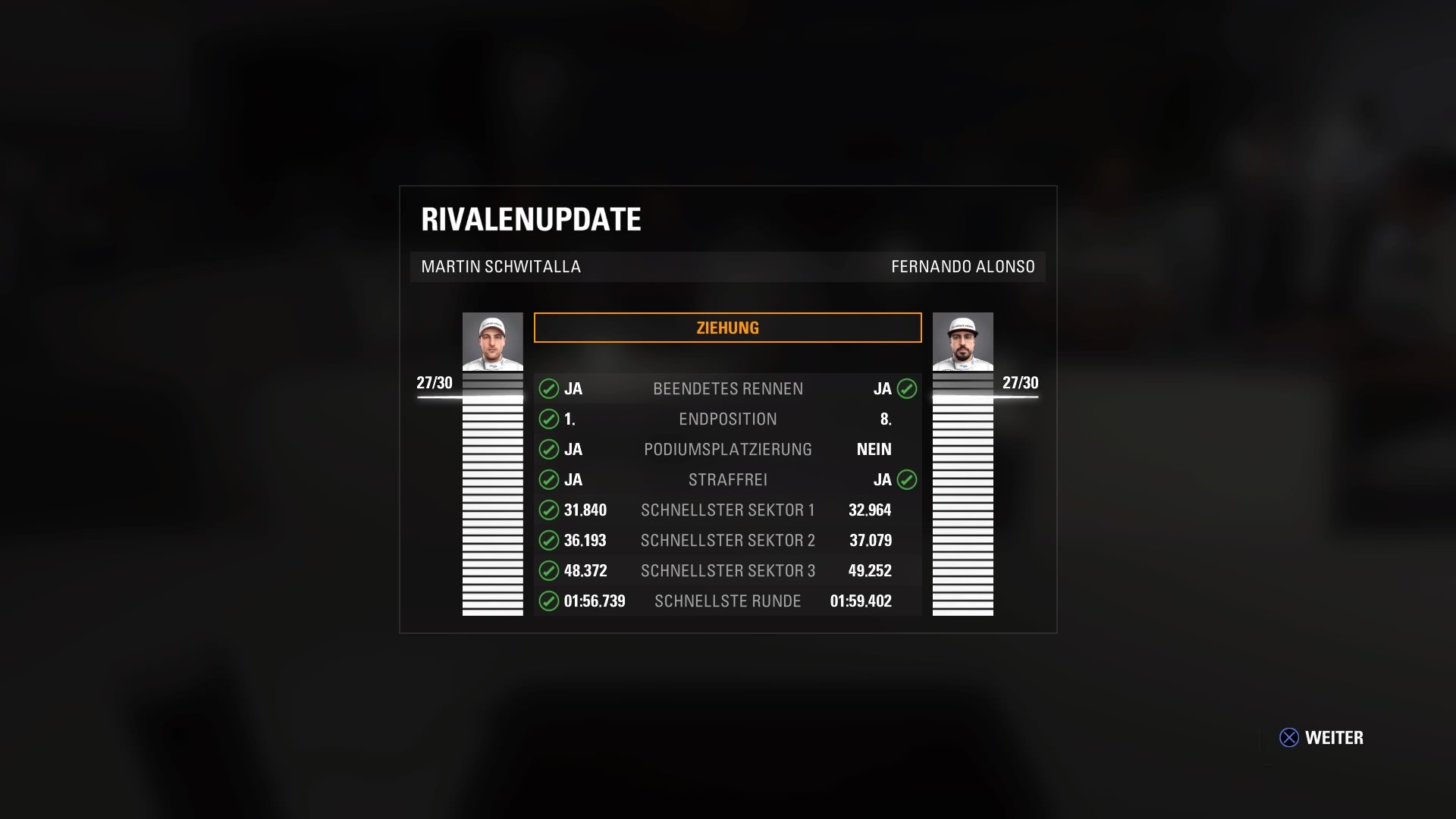
Task: Click the checkmark for Schnellste Runde 01:56.739
Action: click(x=549, y=601)
